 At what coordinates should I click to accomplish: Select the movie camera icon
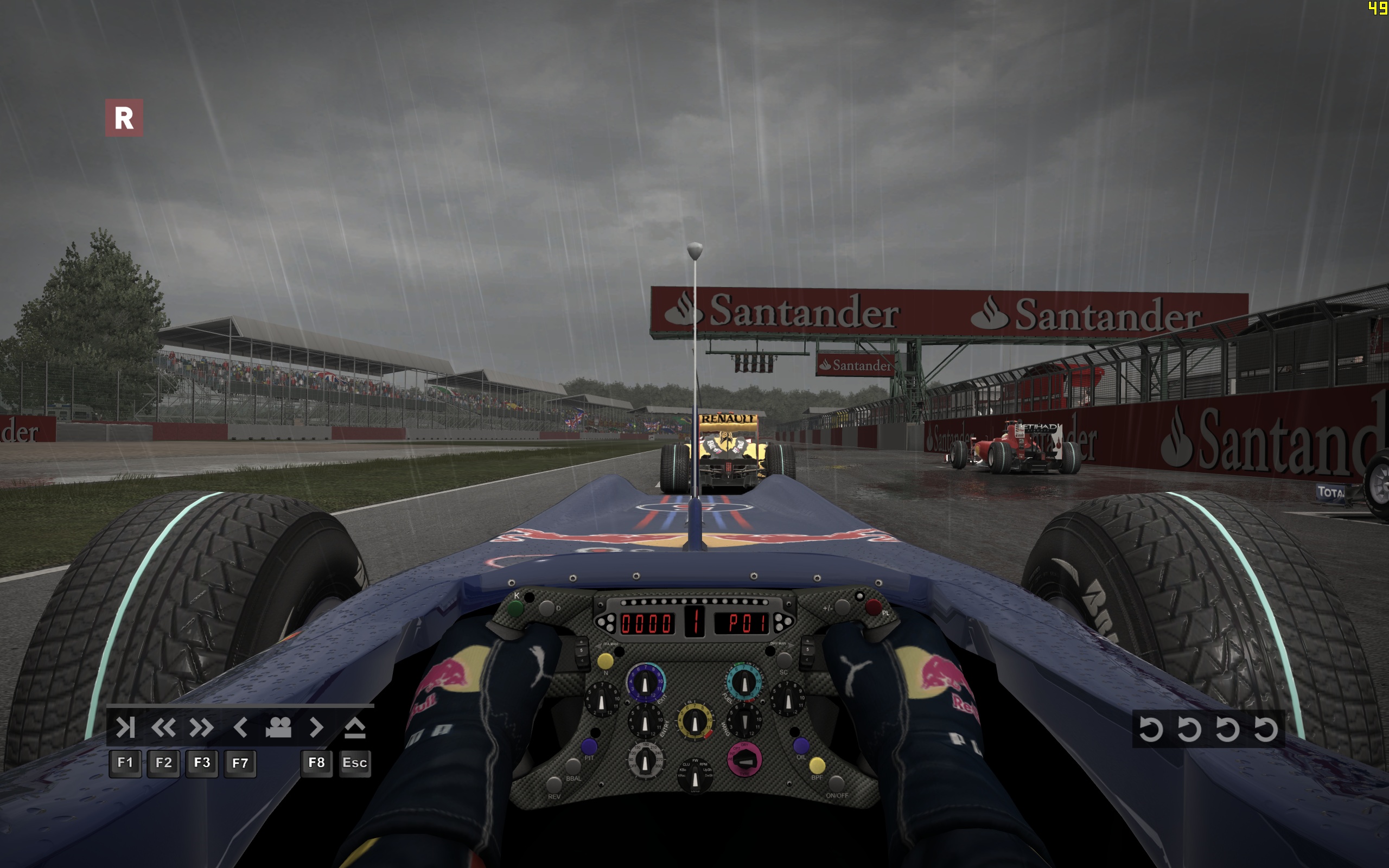click(x=278, y=727)
